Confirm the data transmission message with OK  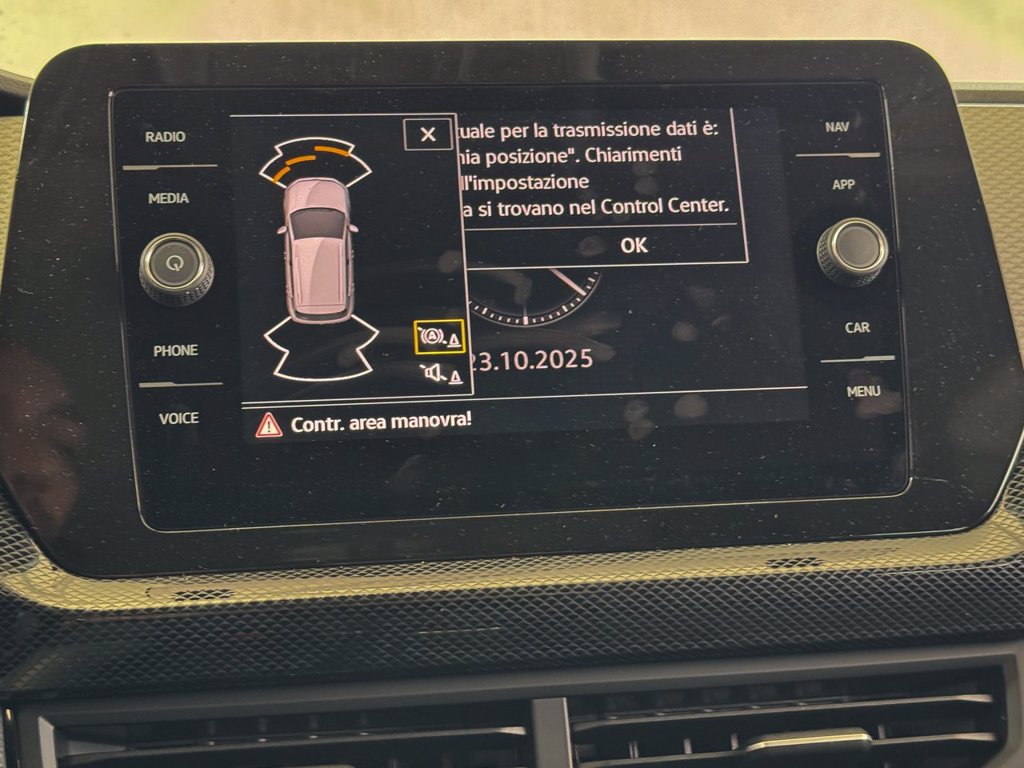pyautogui.click(x=633, y=245)
